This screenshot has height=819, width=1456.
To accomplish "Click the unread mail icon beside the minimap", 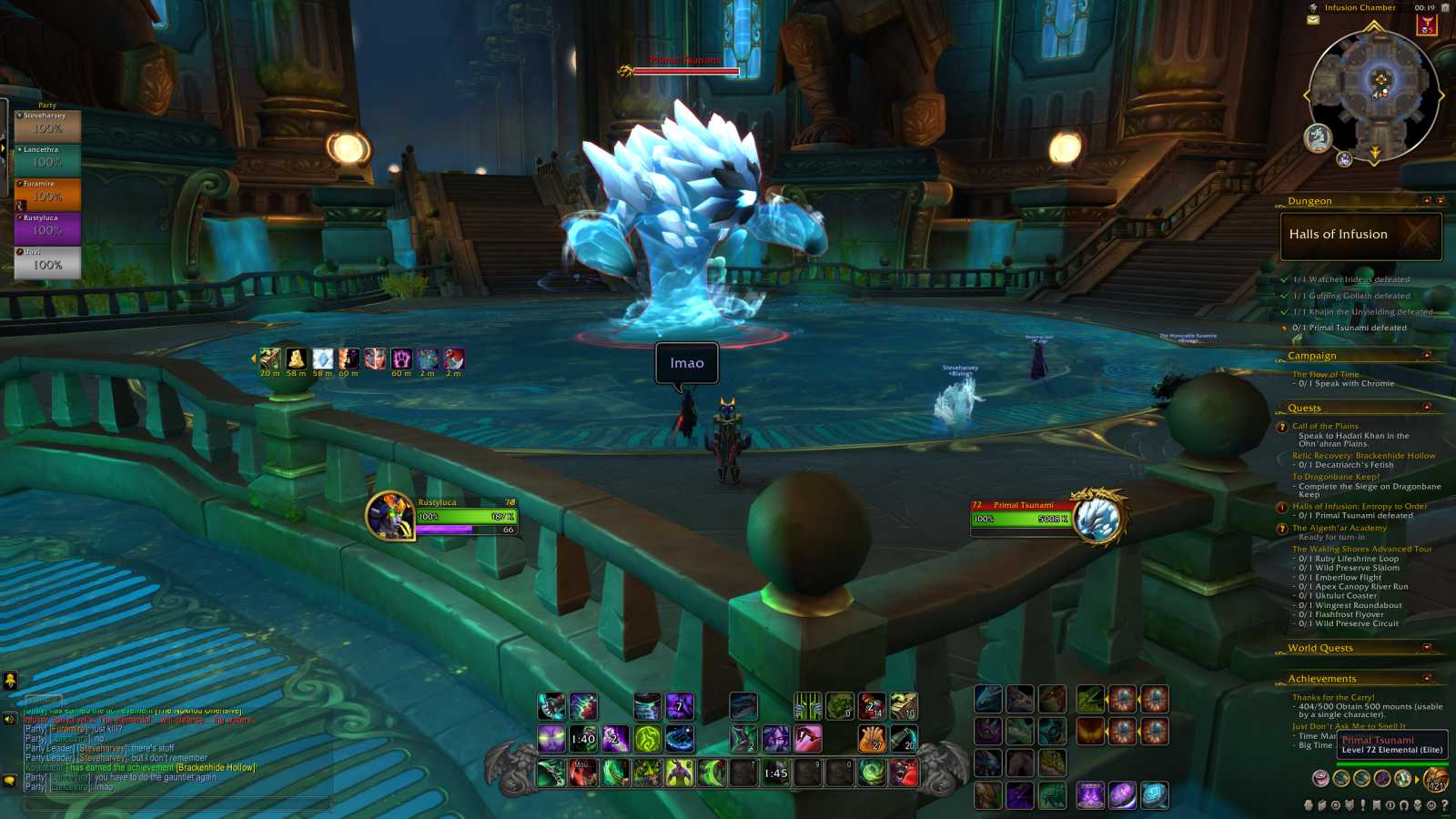I will (x=1312, y=20).
